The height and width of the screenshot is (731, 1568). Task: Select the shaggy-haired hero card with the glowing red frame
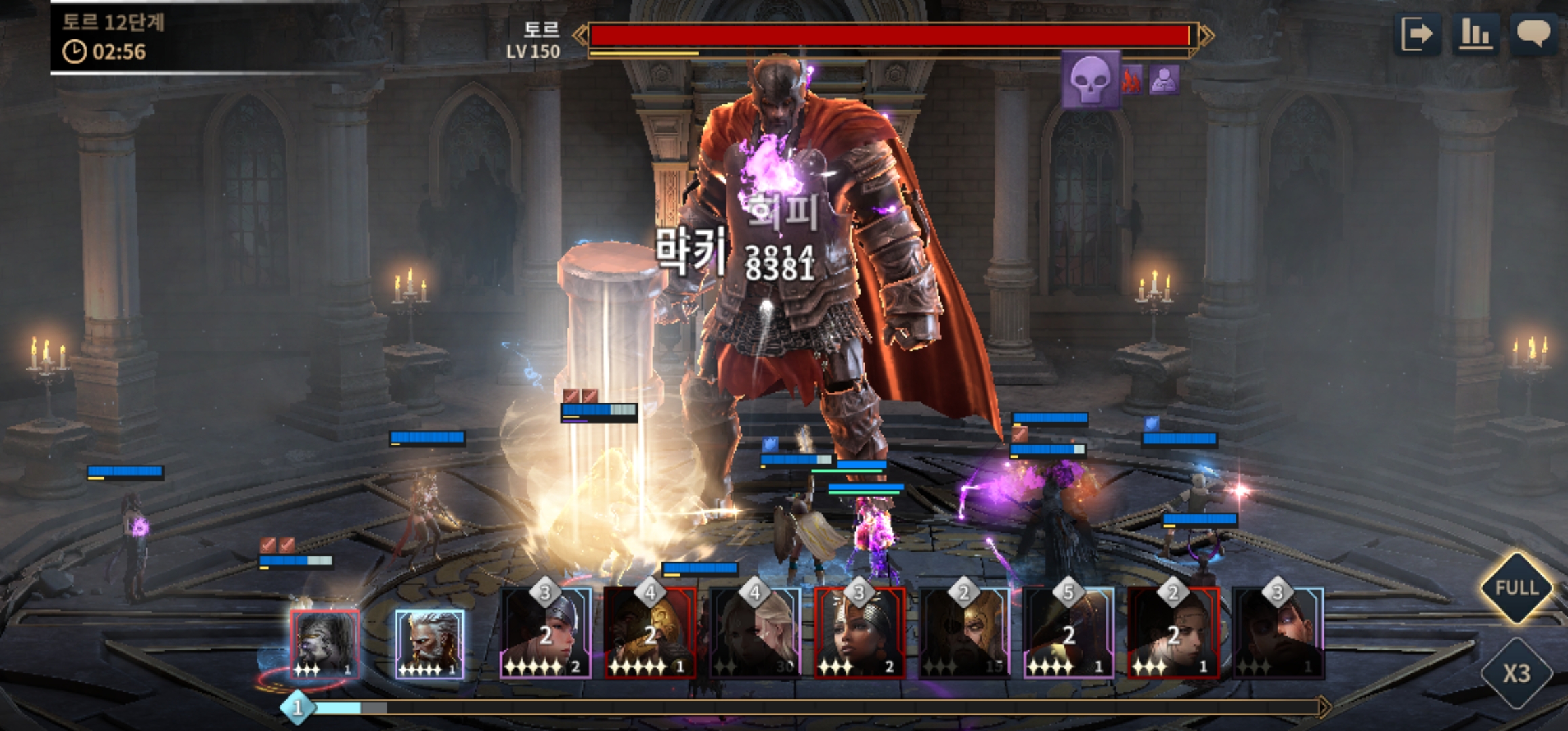[324, 644]
